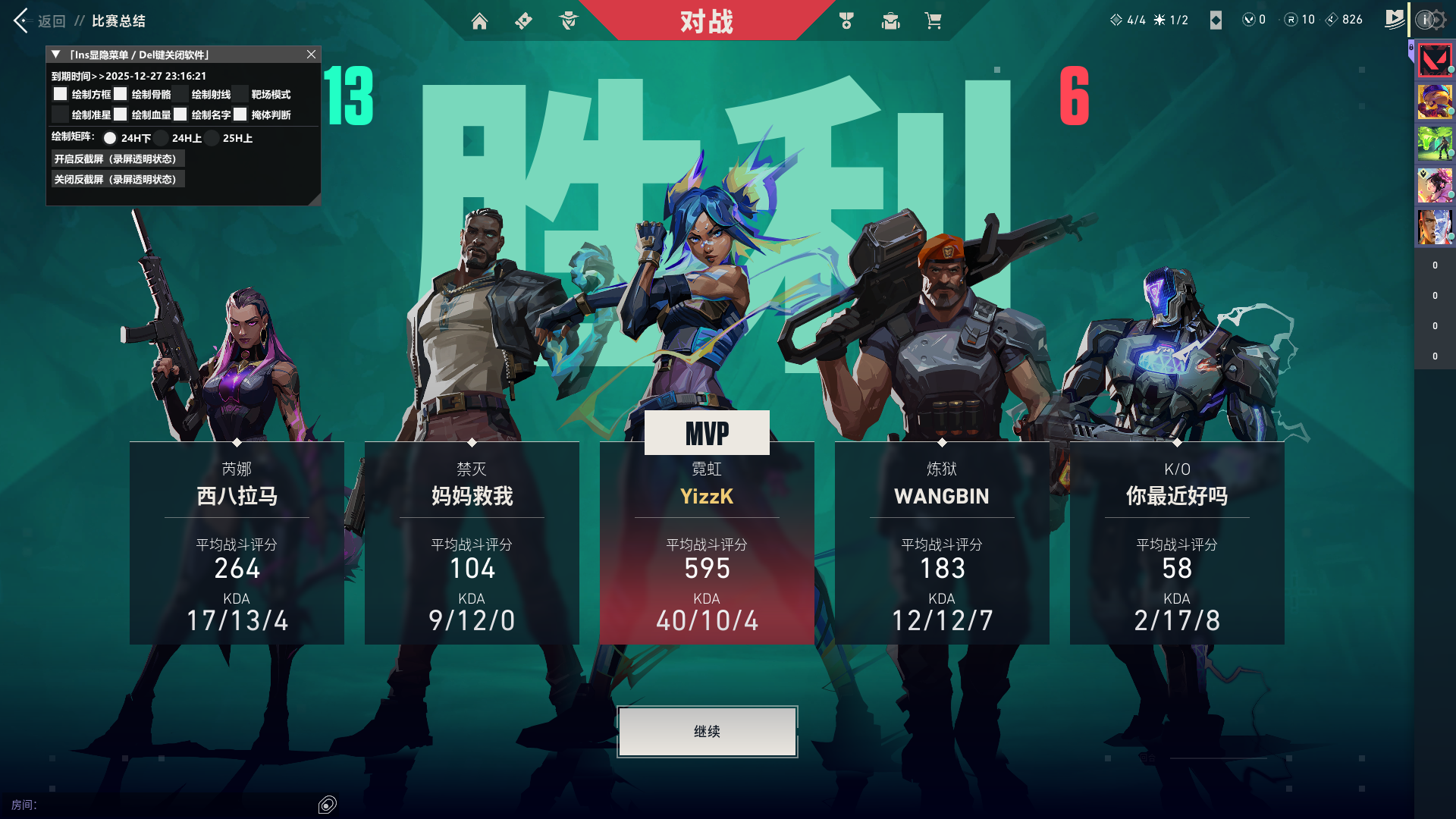
Task: Click the red Valorant logo avatar
Action: [x=1435, y=61]
